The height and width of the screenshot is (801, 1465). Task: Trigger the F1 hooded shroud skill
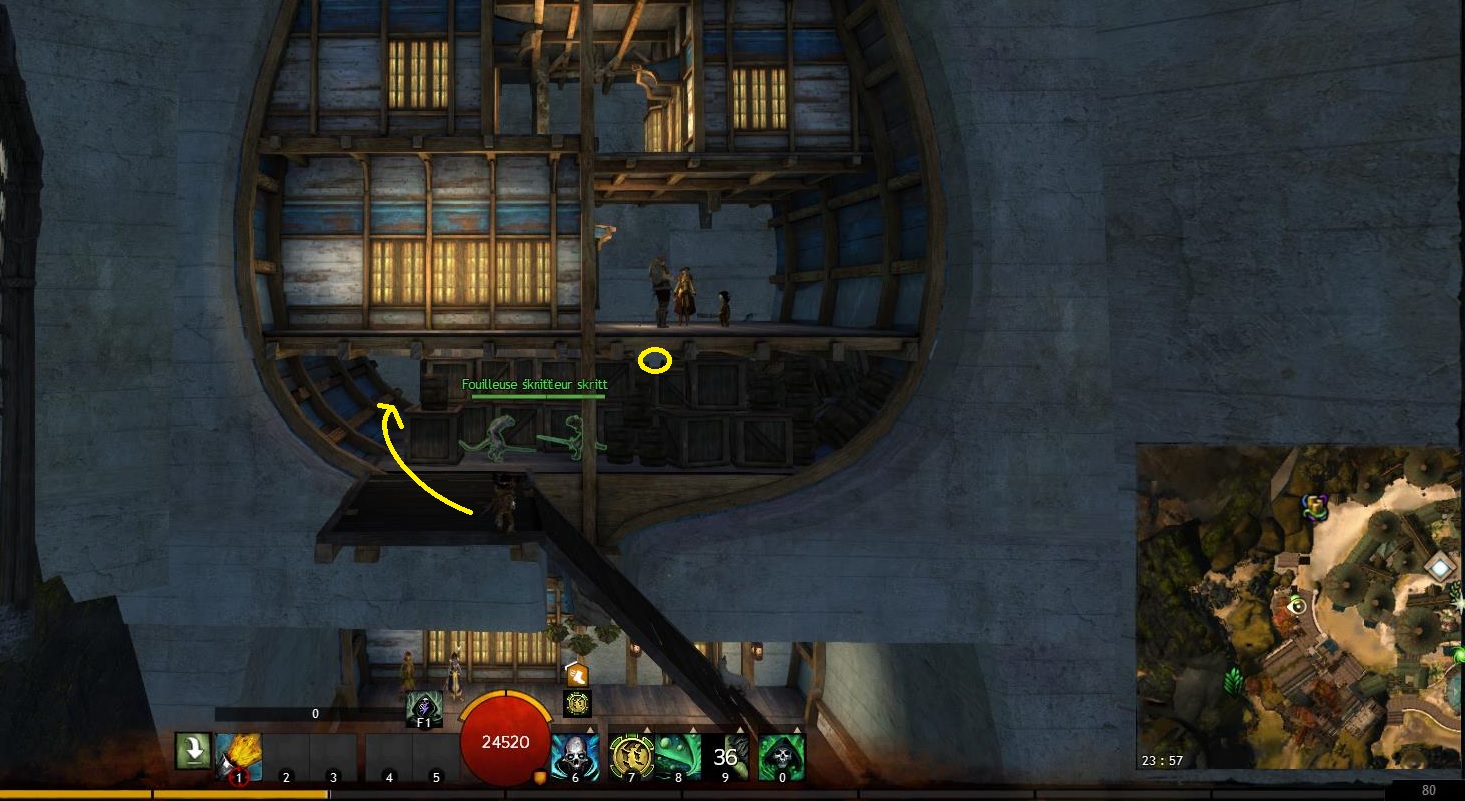coord(424,708)
